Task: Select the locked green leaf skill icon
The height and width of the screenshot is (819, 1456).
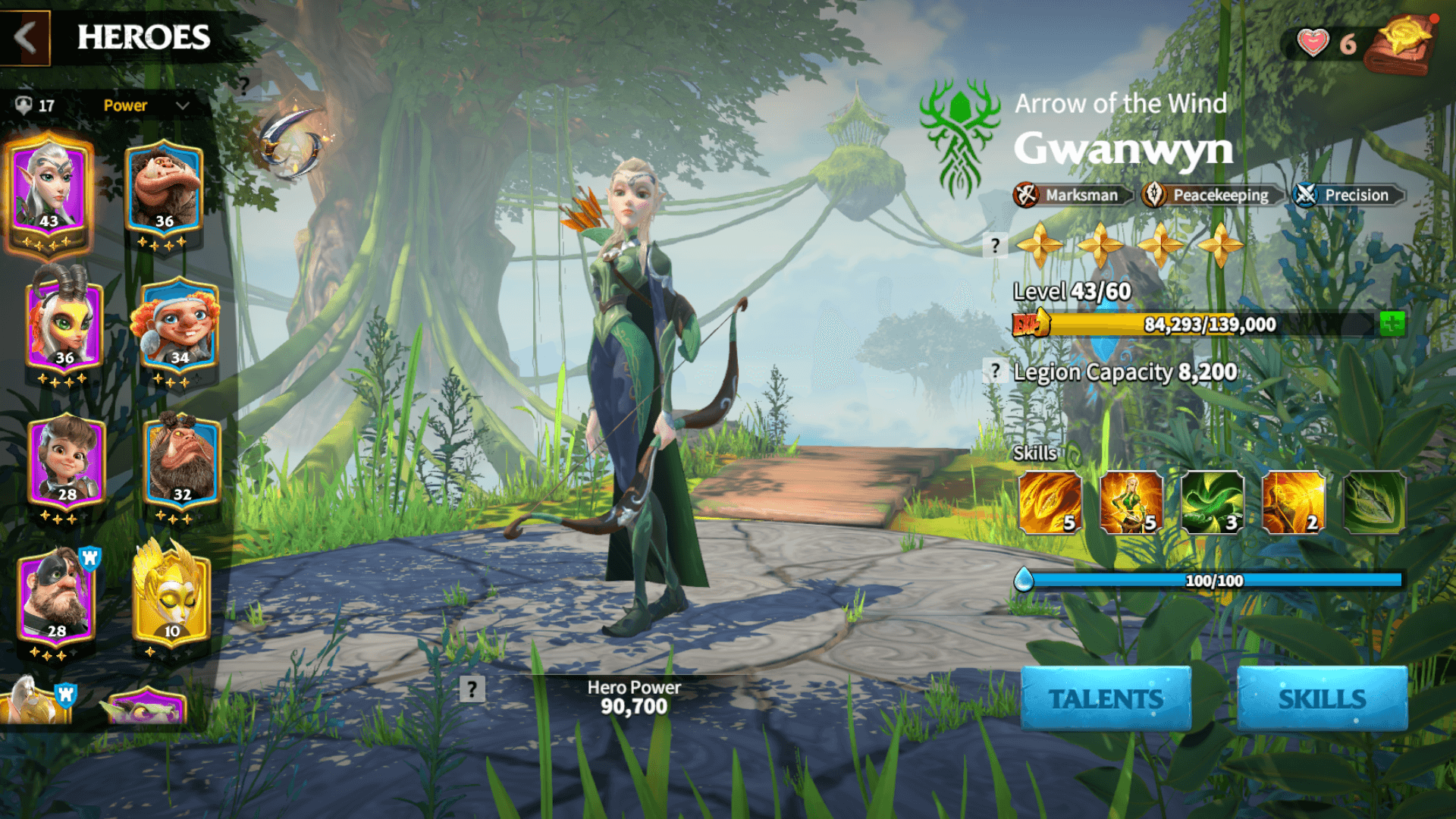Action: pyautogui.click(x=1373, y=502)
